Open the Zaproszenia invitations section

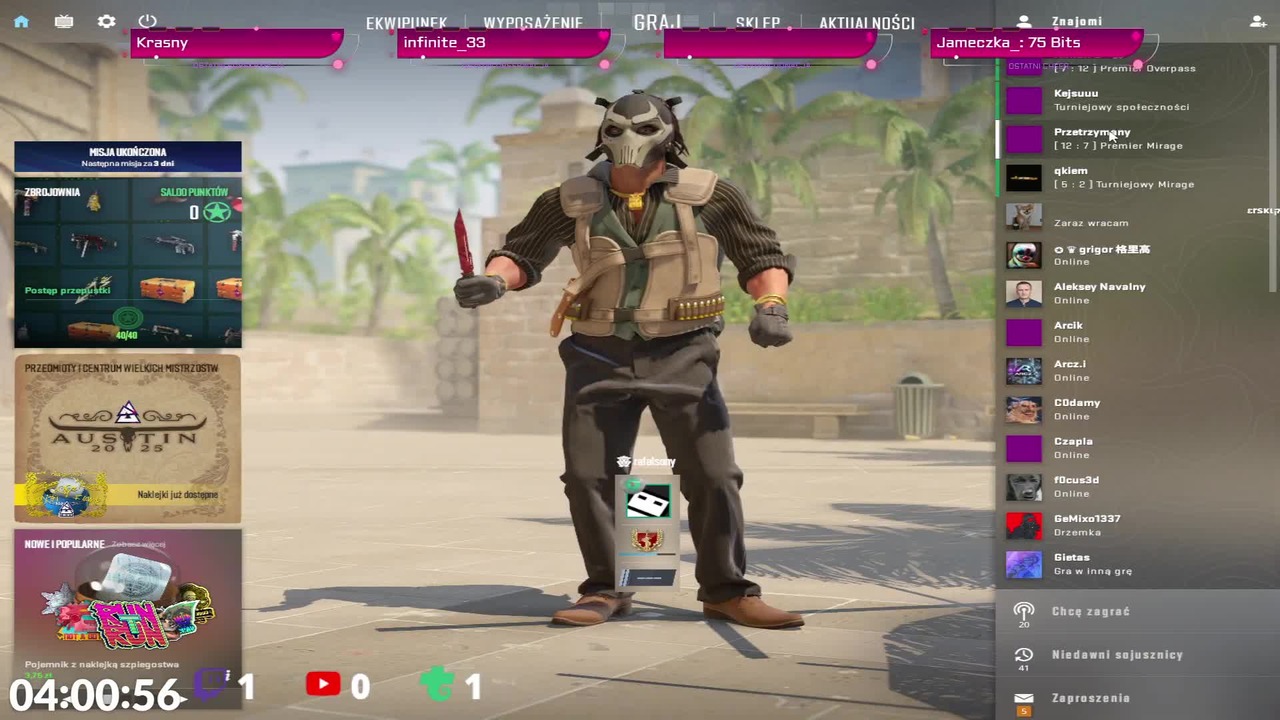[1090, 698]
